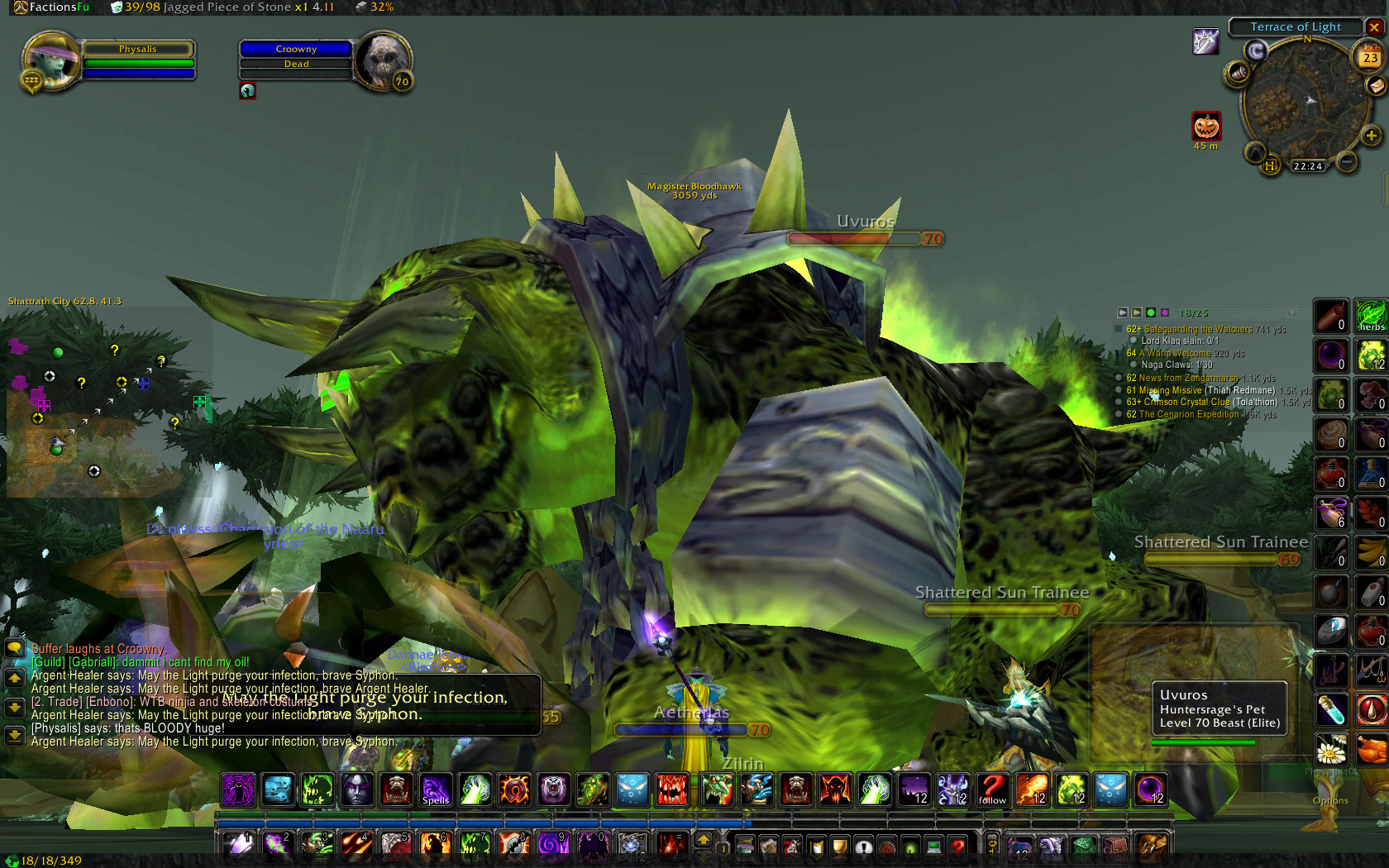Zoom in the minimap with the plus button
1389x868 pixels.
pyautogui.click(x=1373, y=135)
